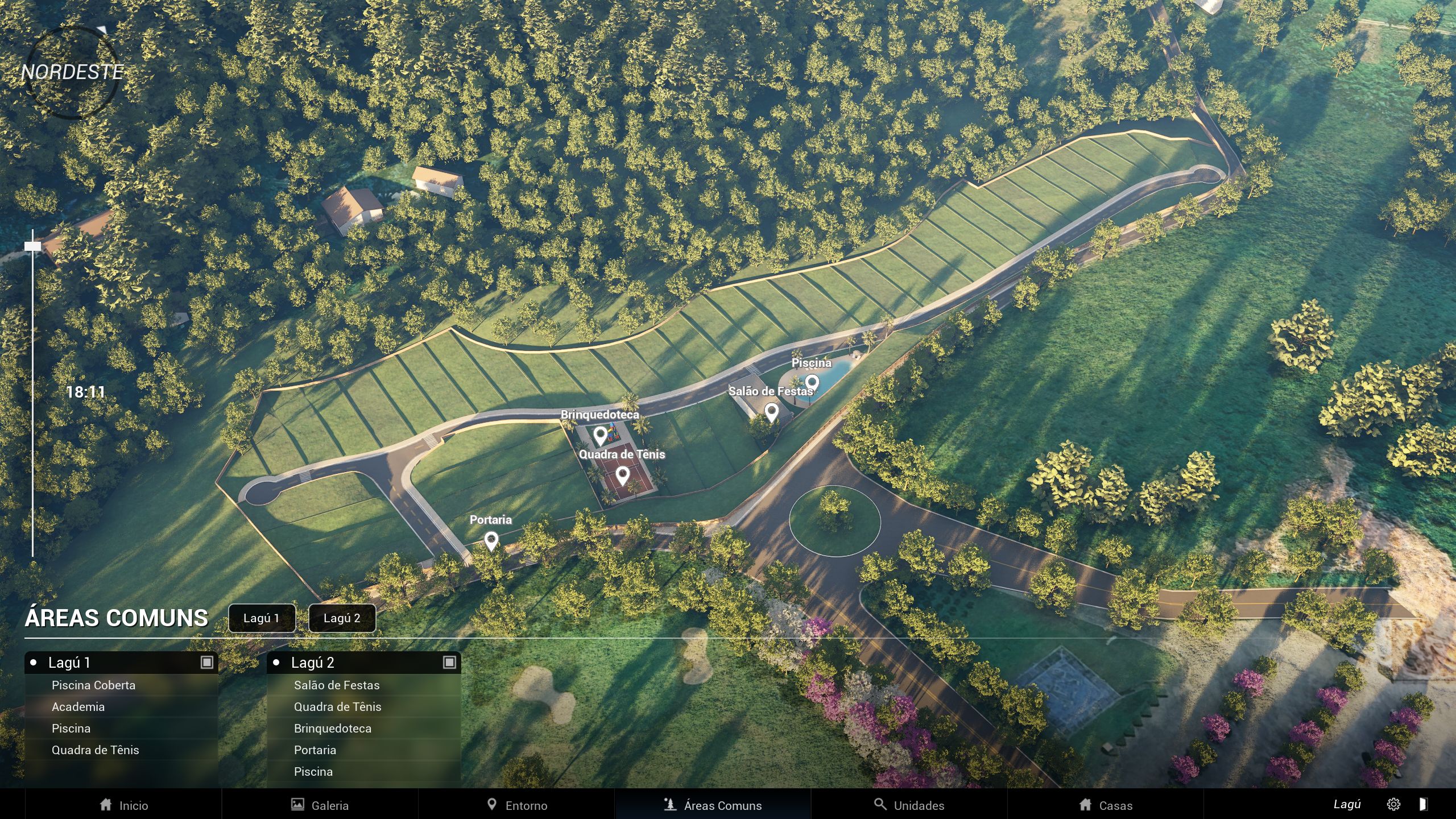Toggle the Lagú 1 list checkbox

tap(207, 663)
